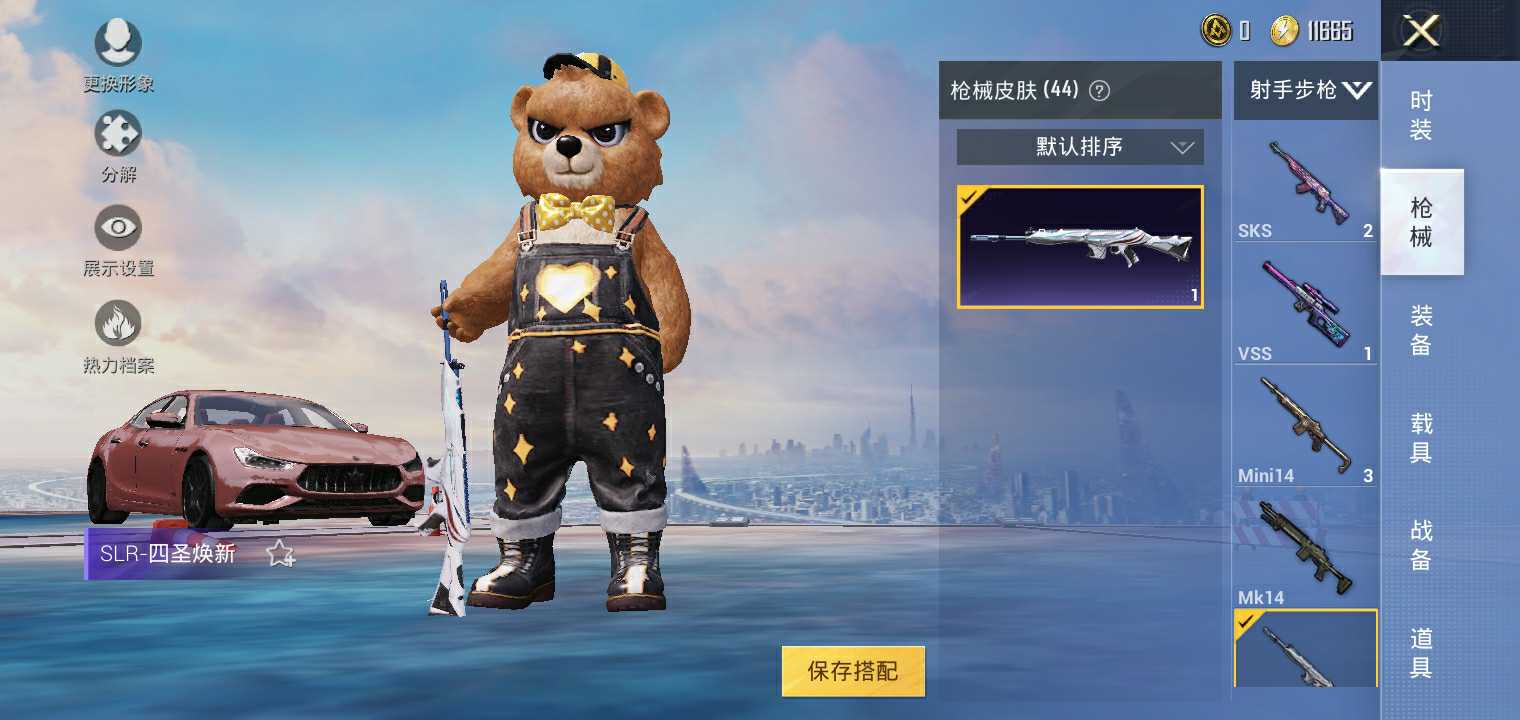The width and height of the screenshot is (1520, 720).
Task: Switch to the 装备 equipment tab
Action: coord(1421,331)
